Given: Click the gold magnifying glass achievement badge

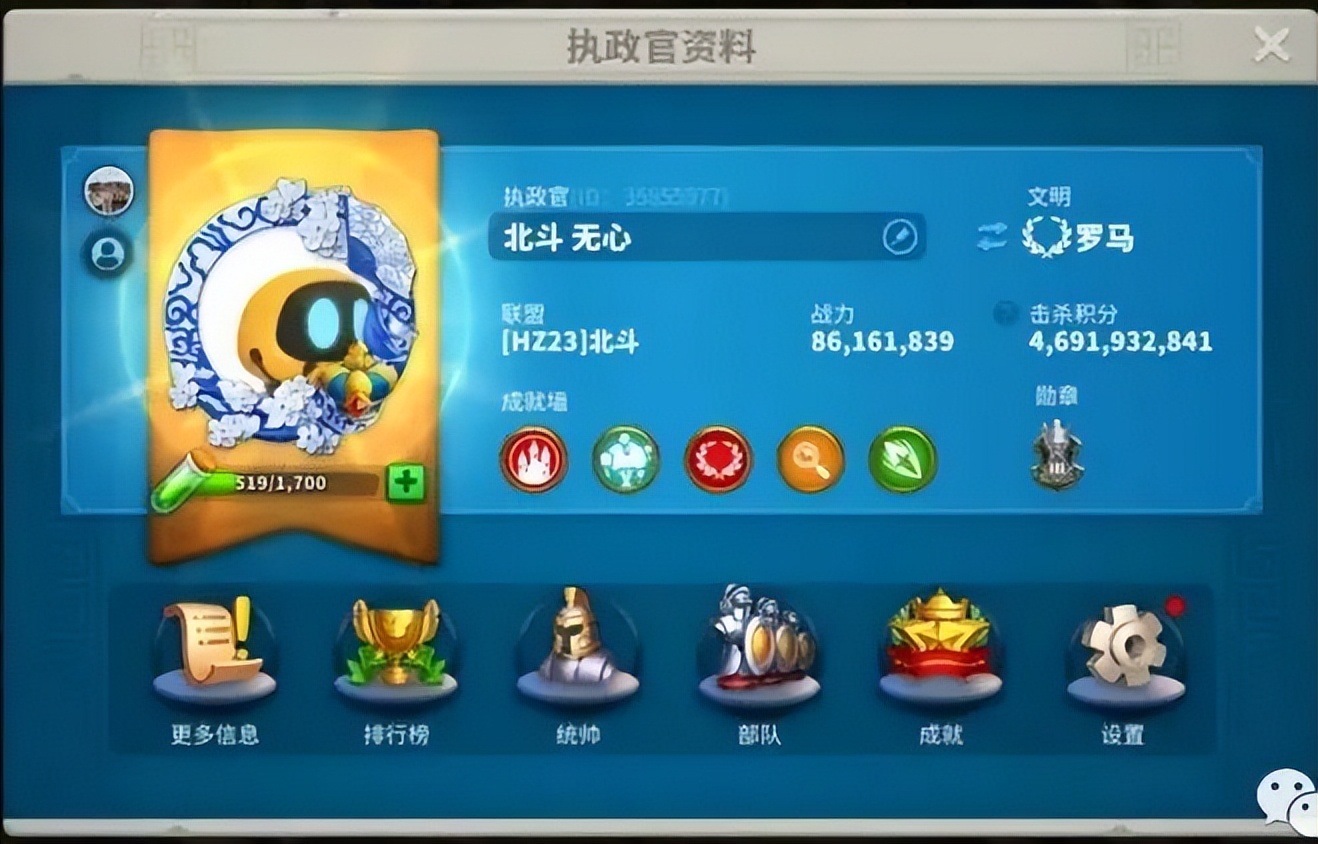Looking at the screenshot, I should 812,459.
